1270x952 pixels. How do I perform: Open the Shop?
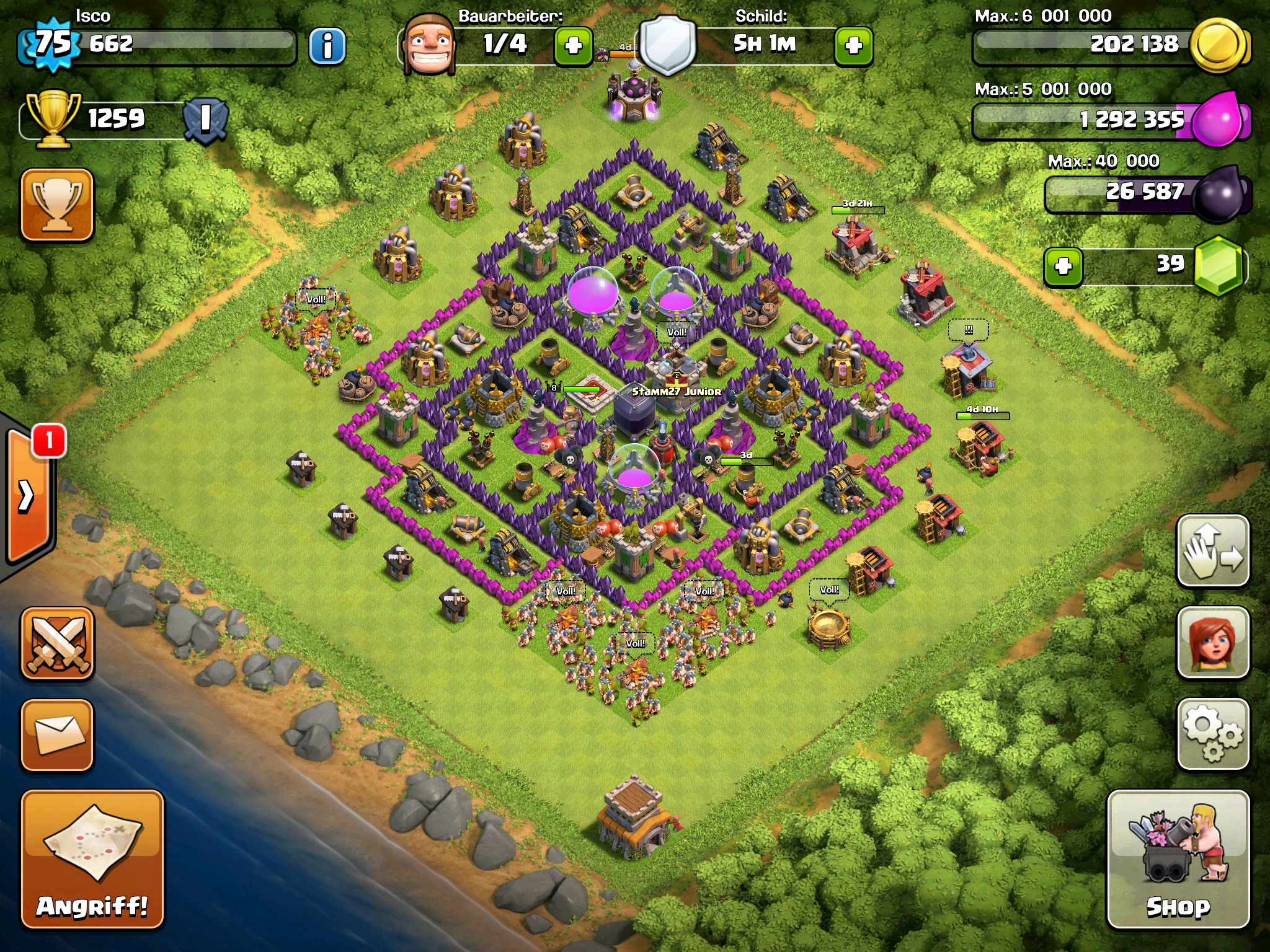click(1178, 858)
